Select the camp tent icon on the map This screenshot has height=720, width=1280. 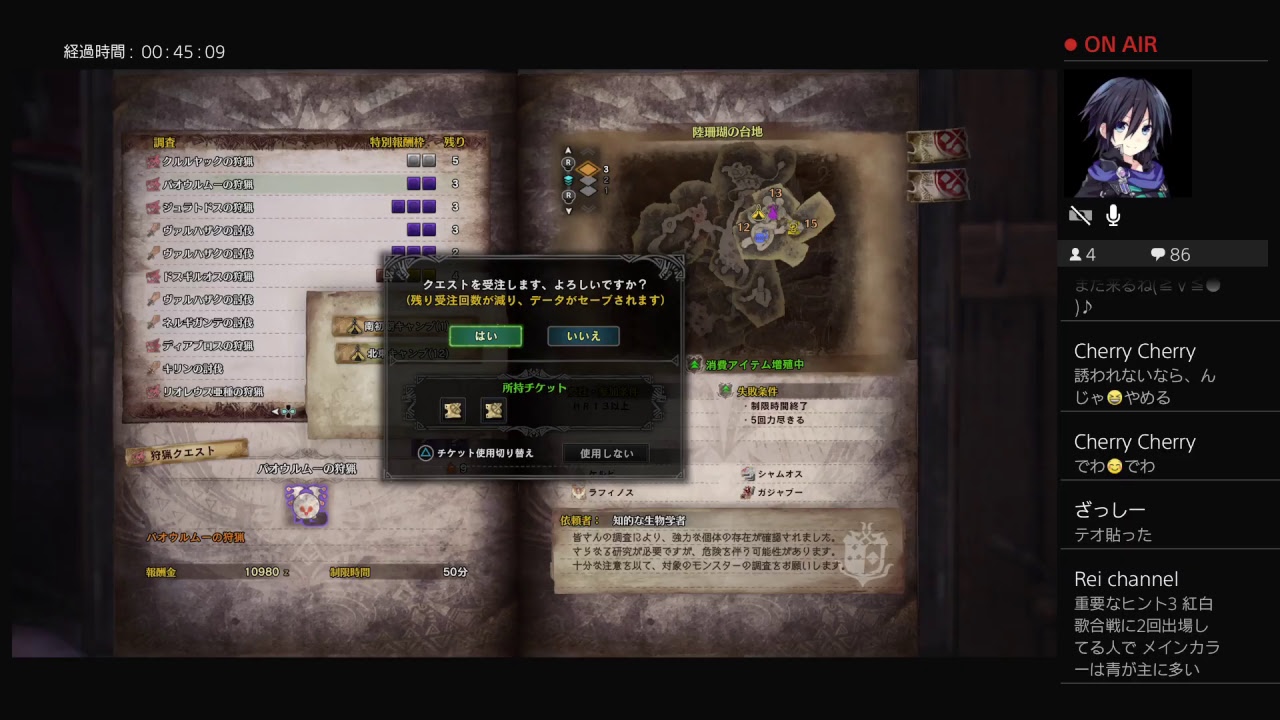[759, 214]
